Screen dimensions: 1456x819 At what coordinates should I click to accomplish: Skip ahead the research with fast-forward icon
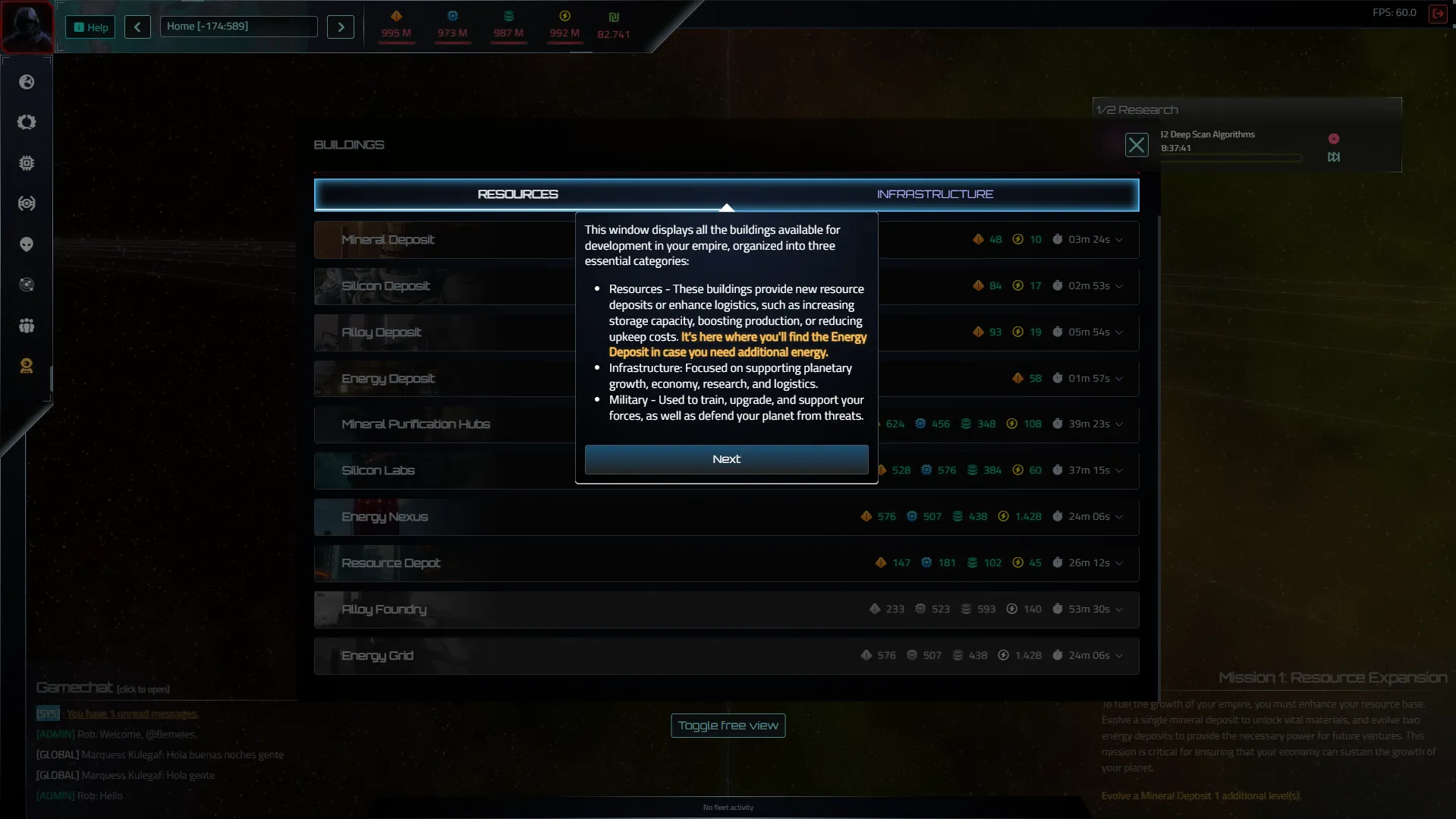pyautogui.click(x=1333, y=157)
